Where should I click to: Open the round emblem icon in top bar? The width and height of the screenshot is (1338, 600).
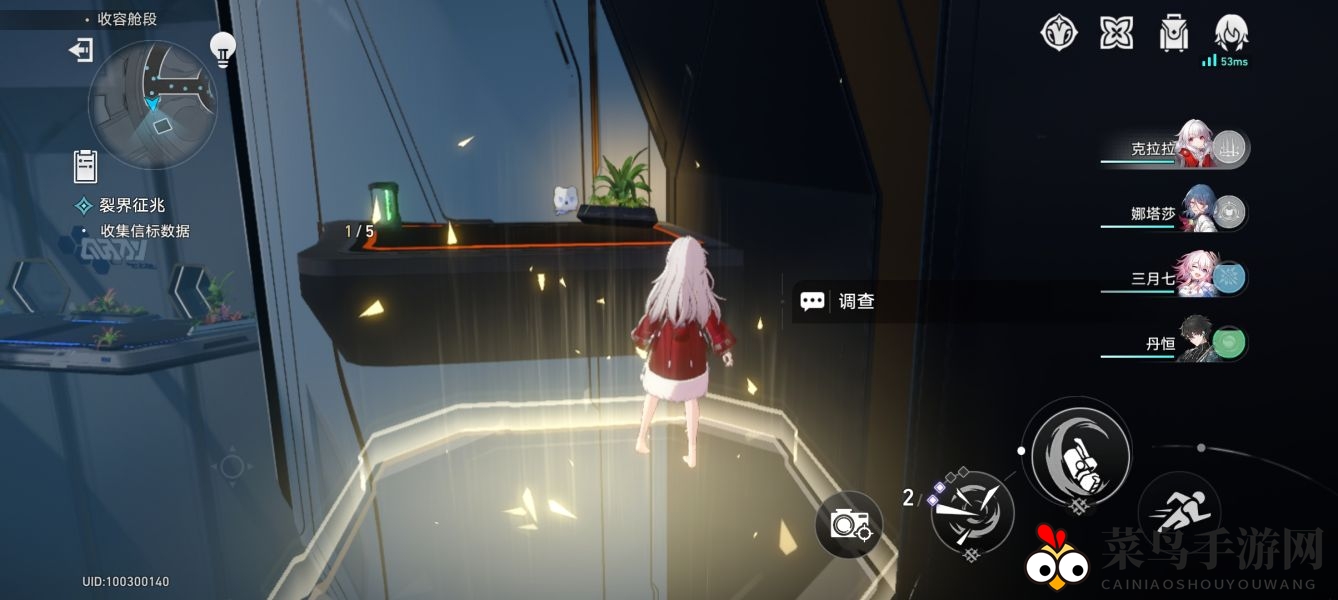(1058, 33)
